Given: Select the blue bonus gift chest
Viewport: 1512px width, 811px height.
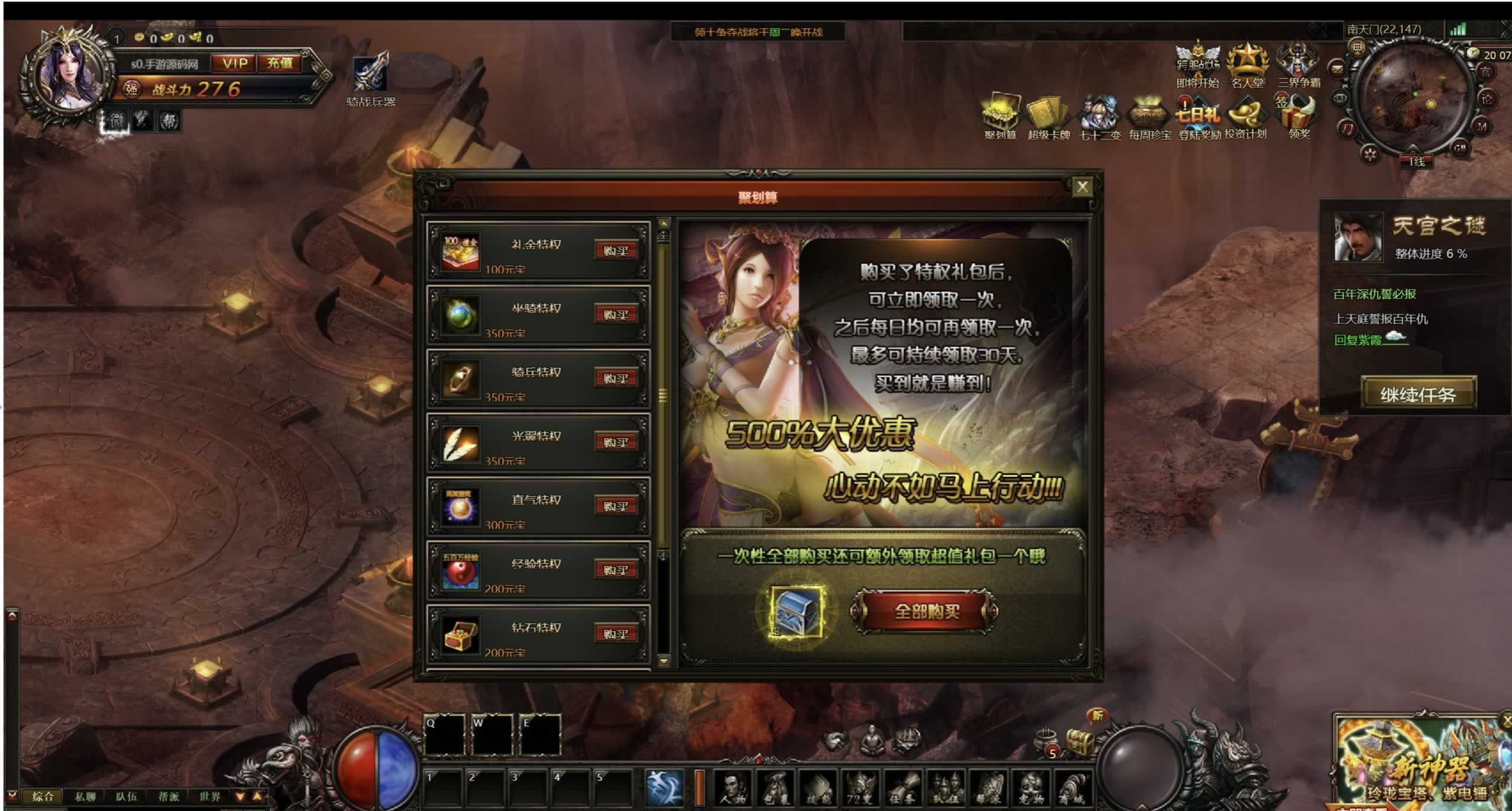Looking at the screenshot, I should coord(797,612).
